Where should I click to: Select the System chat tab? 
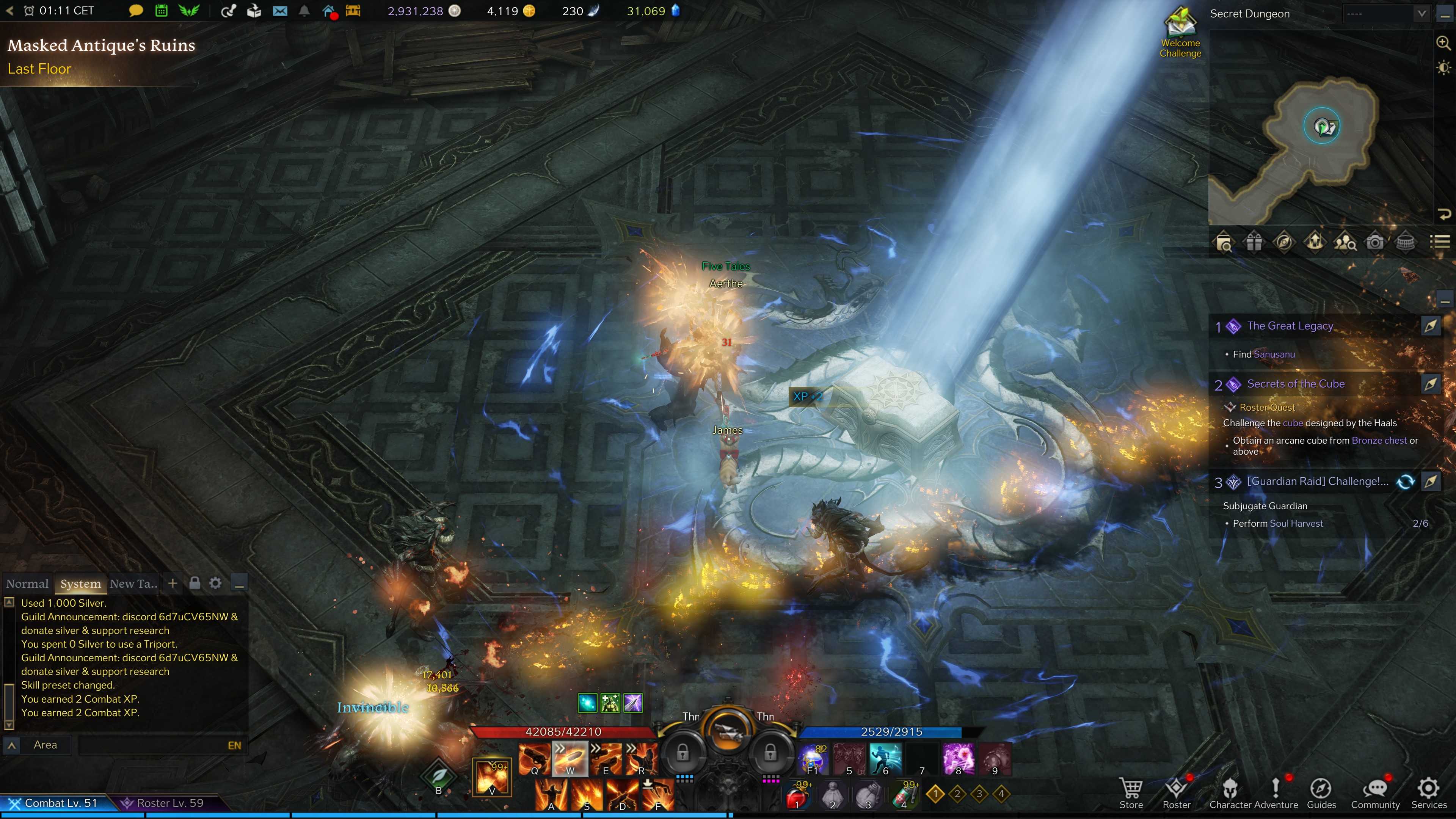point(80,583)
